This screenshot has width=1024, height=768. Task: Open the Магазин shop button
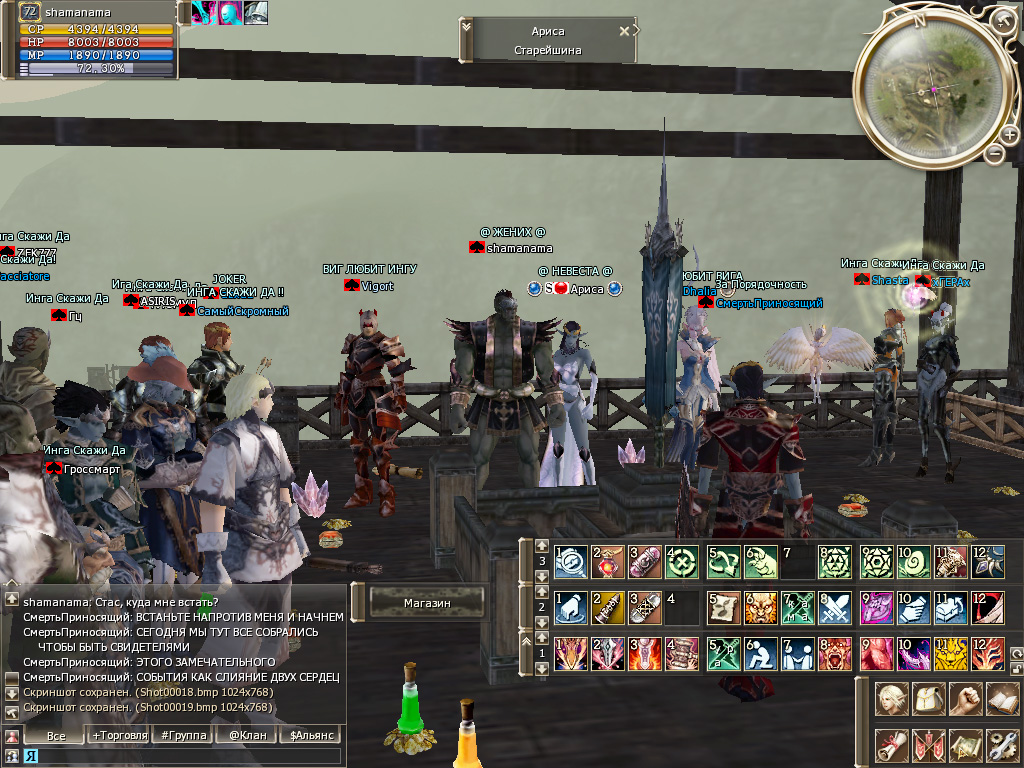pyautogui.click(x=427, y=603)
